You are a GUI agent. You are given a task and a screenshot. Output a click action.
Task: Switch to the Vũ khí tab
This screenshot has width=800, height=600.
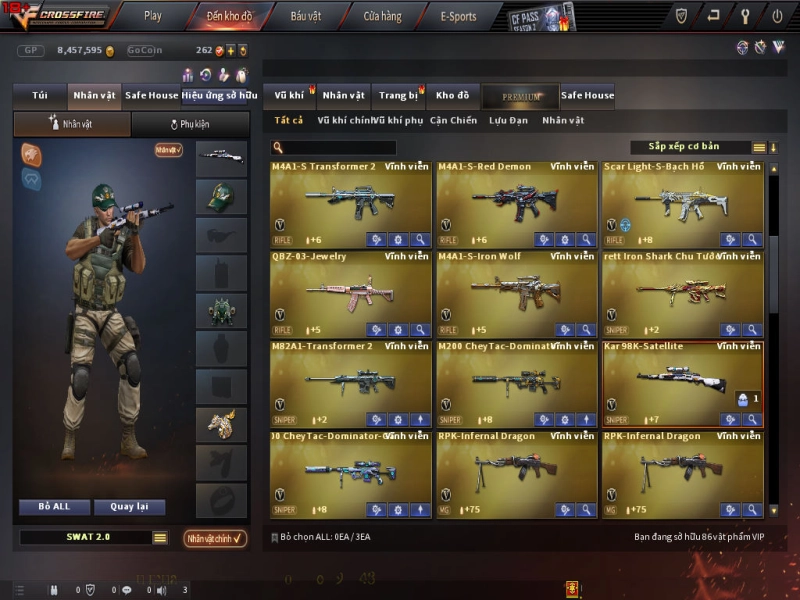(289, 96)
